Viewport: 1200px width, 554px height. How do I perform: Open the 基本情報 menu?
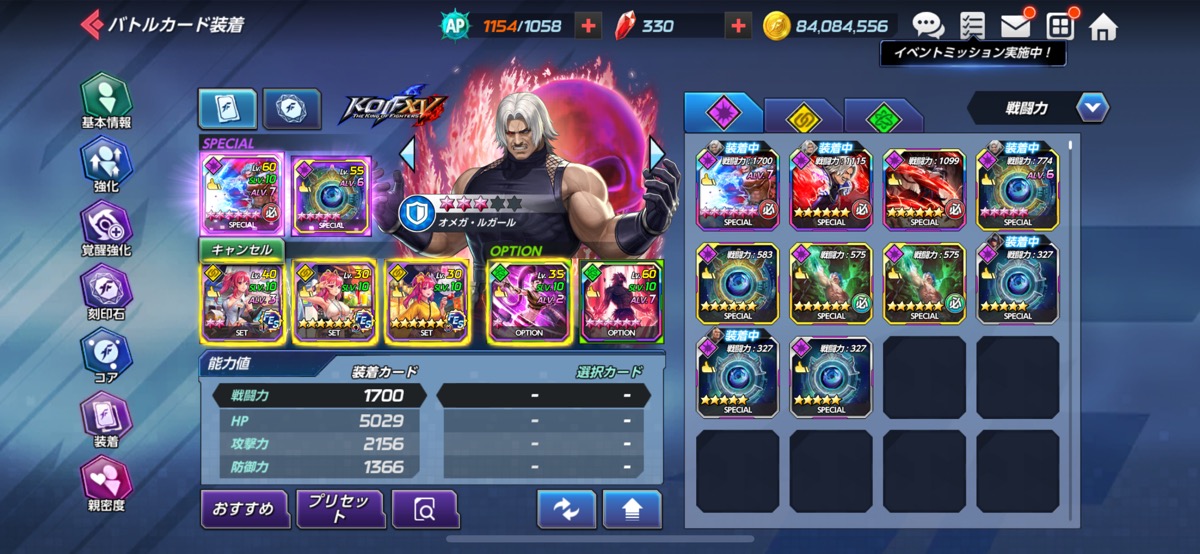(x=106, y=103)
